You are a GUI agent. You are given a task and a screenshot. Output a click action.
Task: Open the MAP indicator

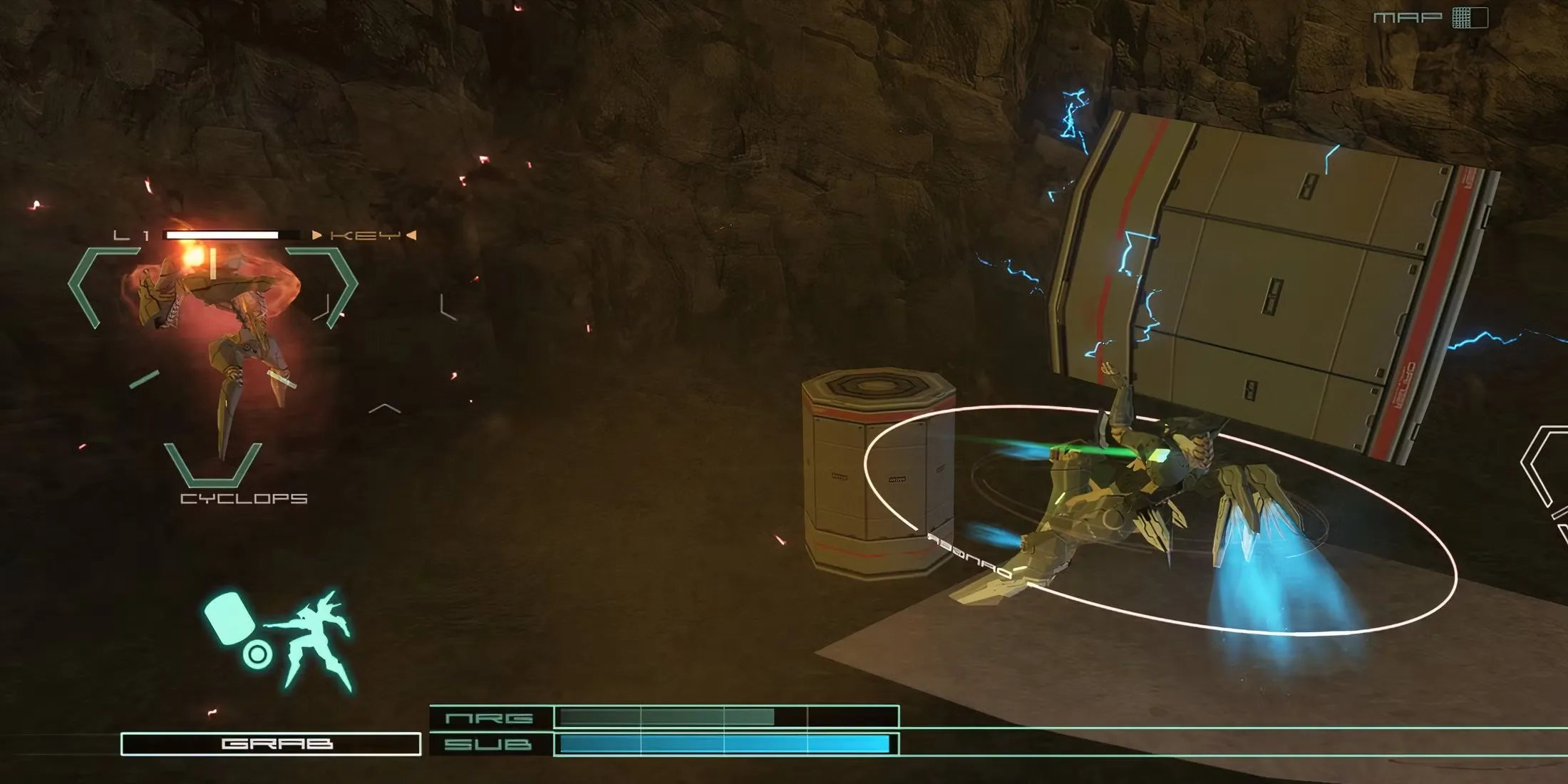point(1430,18)
